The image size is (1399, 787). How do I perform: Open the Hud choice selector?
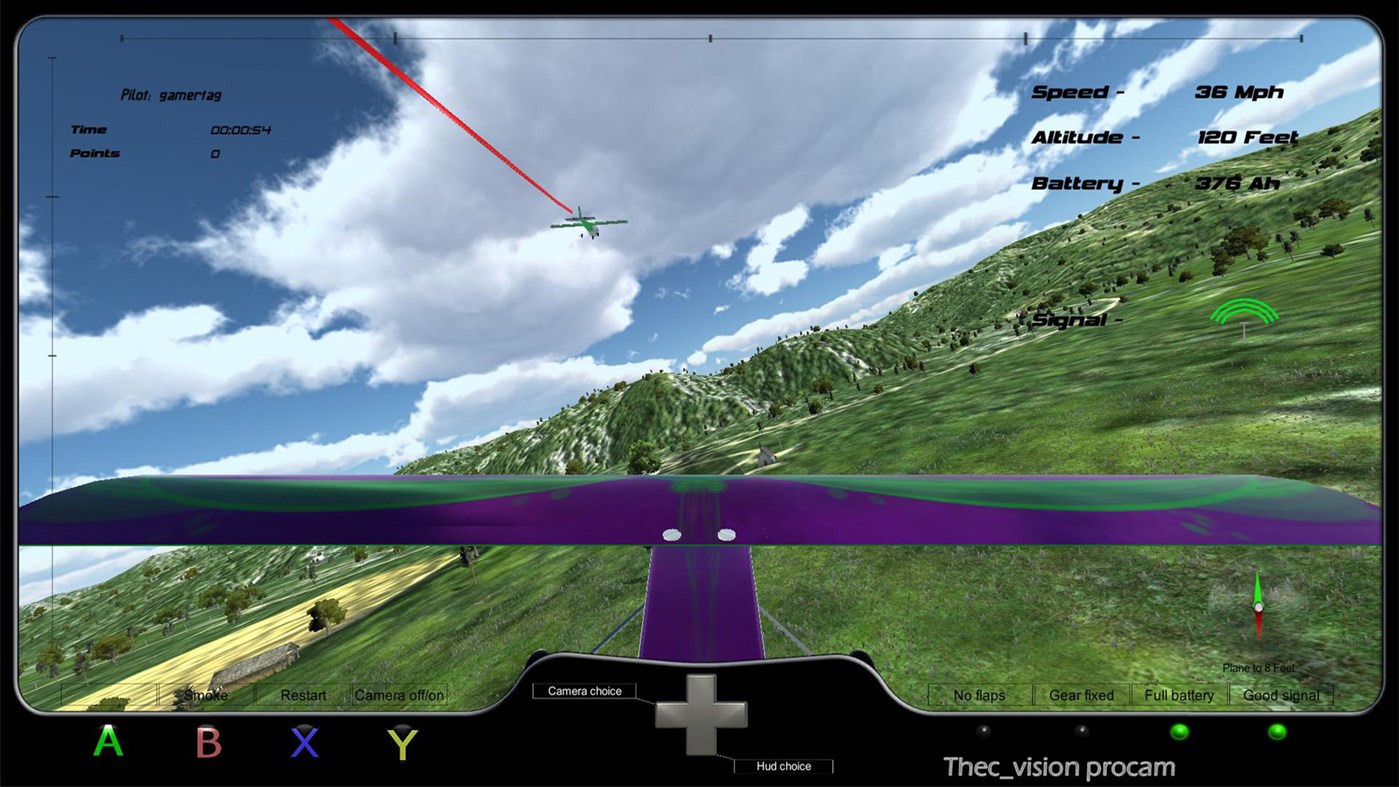(785, 766)
